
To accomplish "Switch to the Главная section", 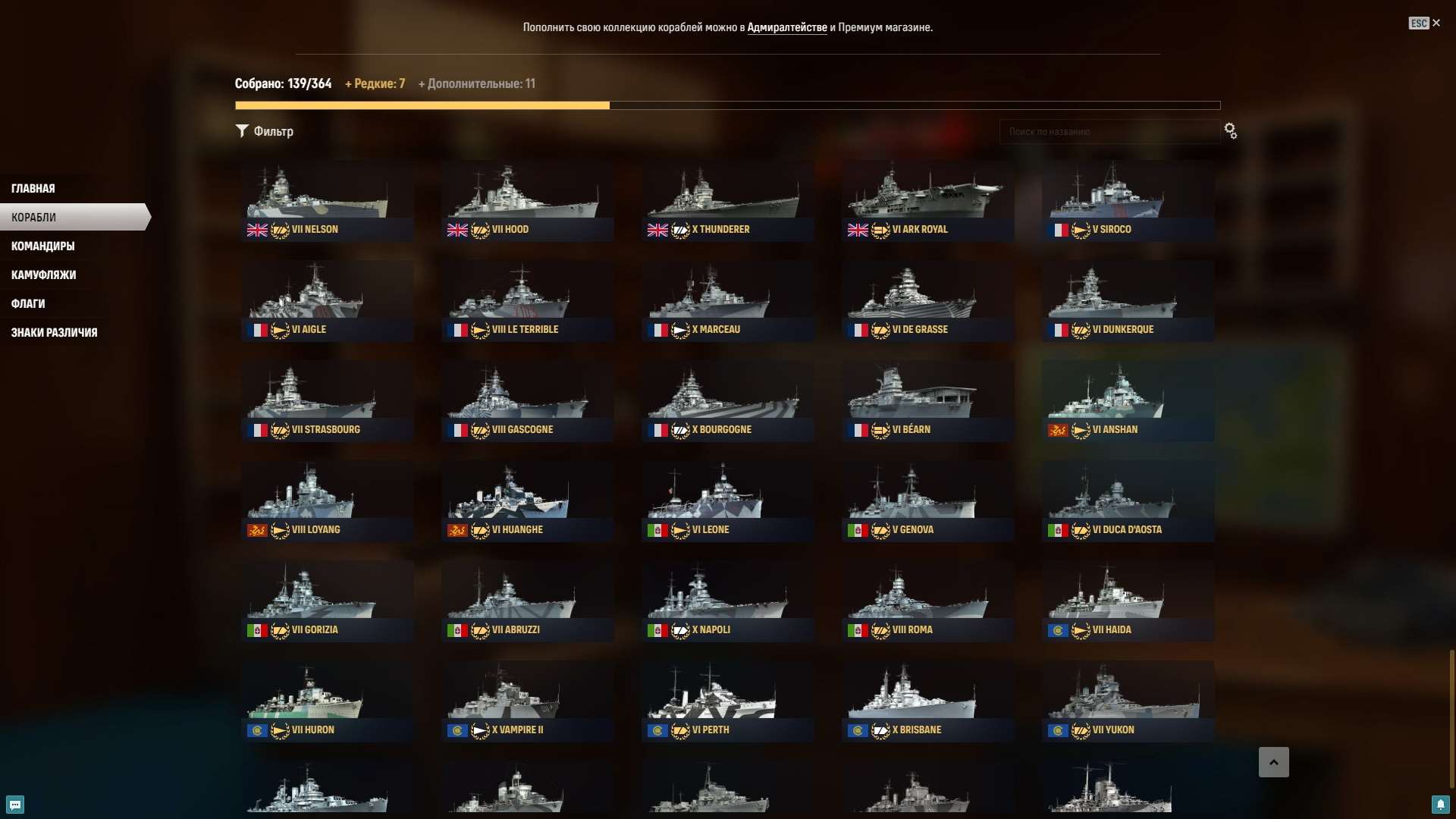I will [x=33, y=187].
